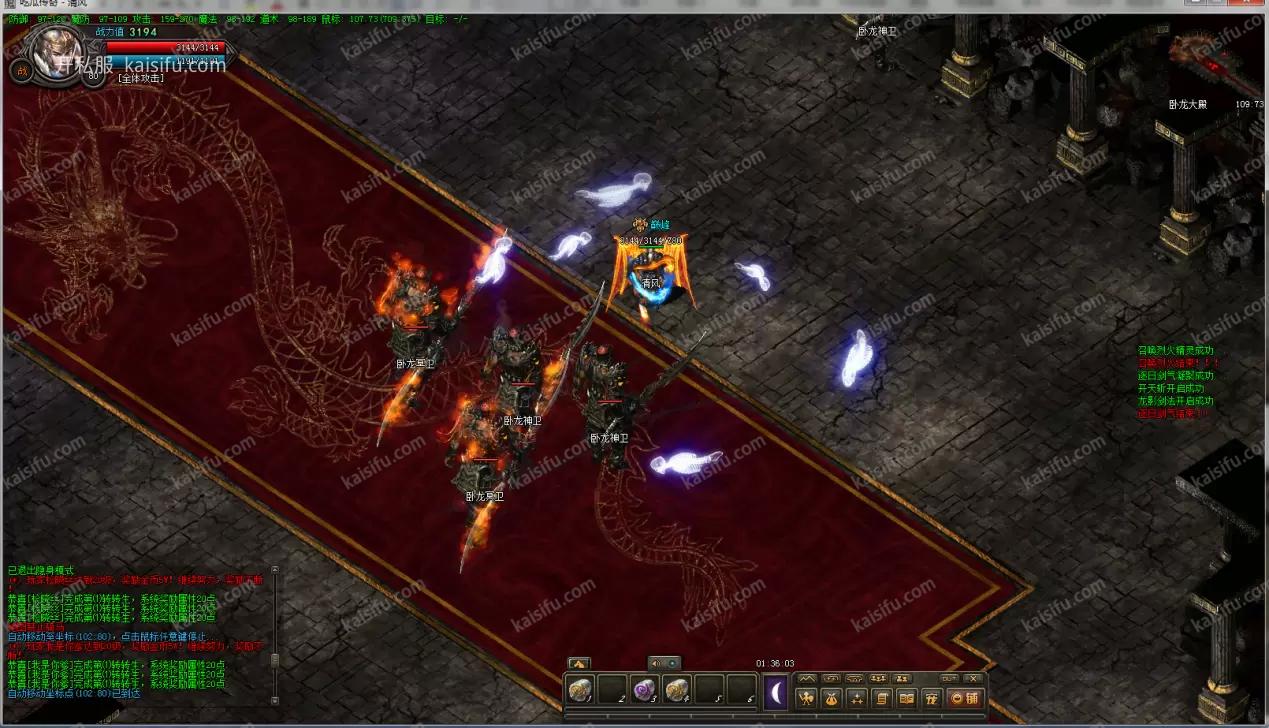Close the game with the X button

point(973,678)
